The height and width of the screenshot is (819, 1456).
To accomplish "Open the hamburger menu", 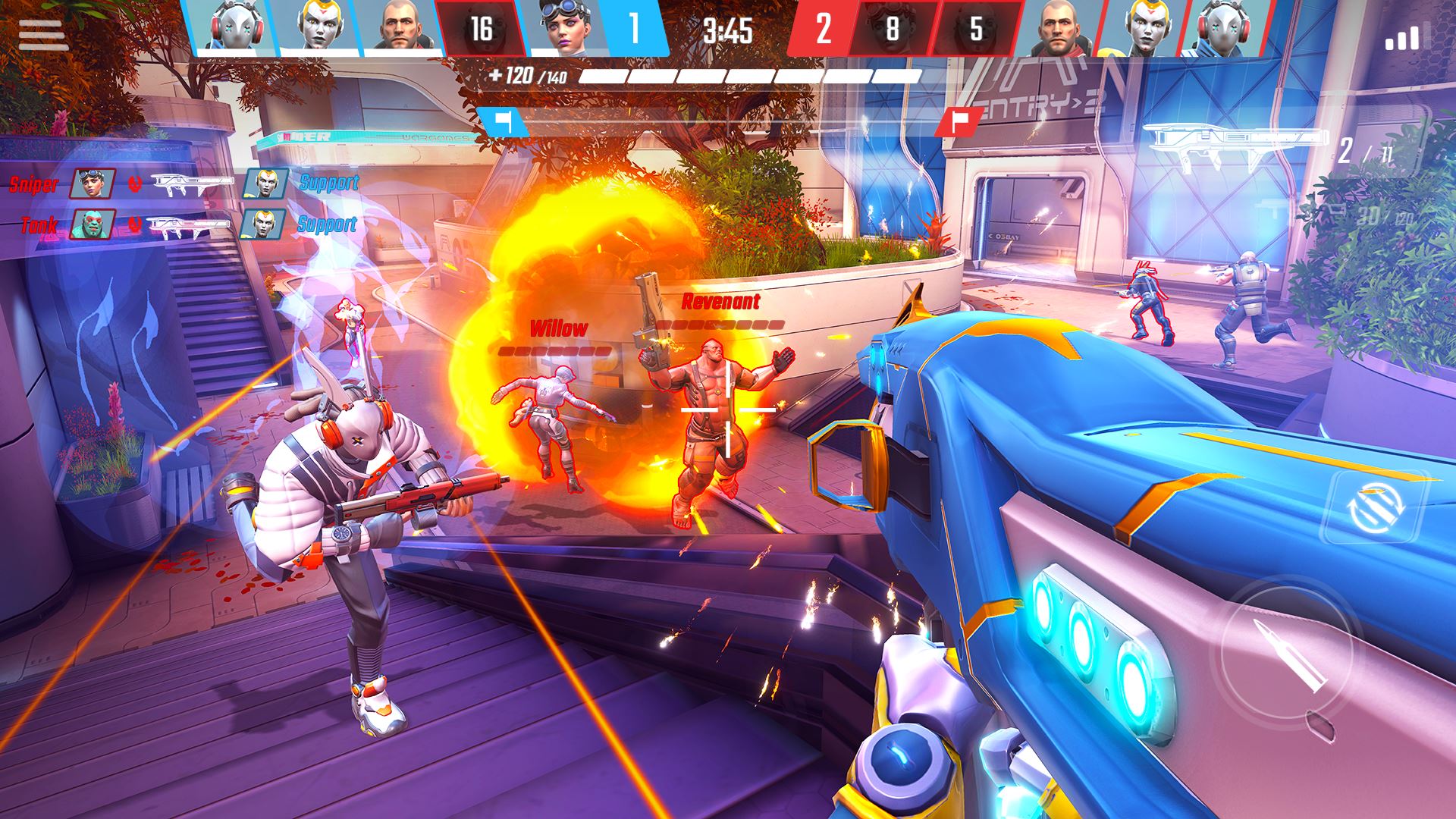I will [43, 35].
